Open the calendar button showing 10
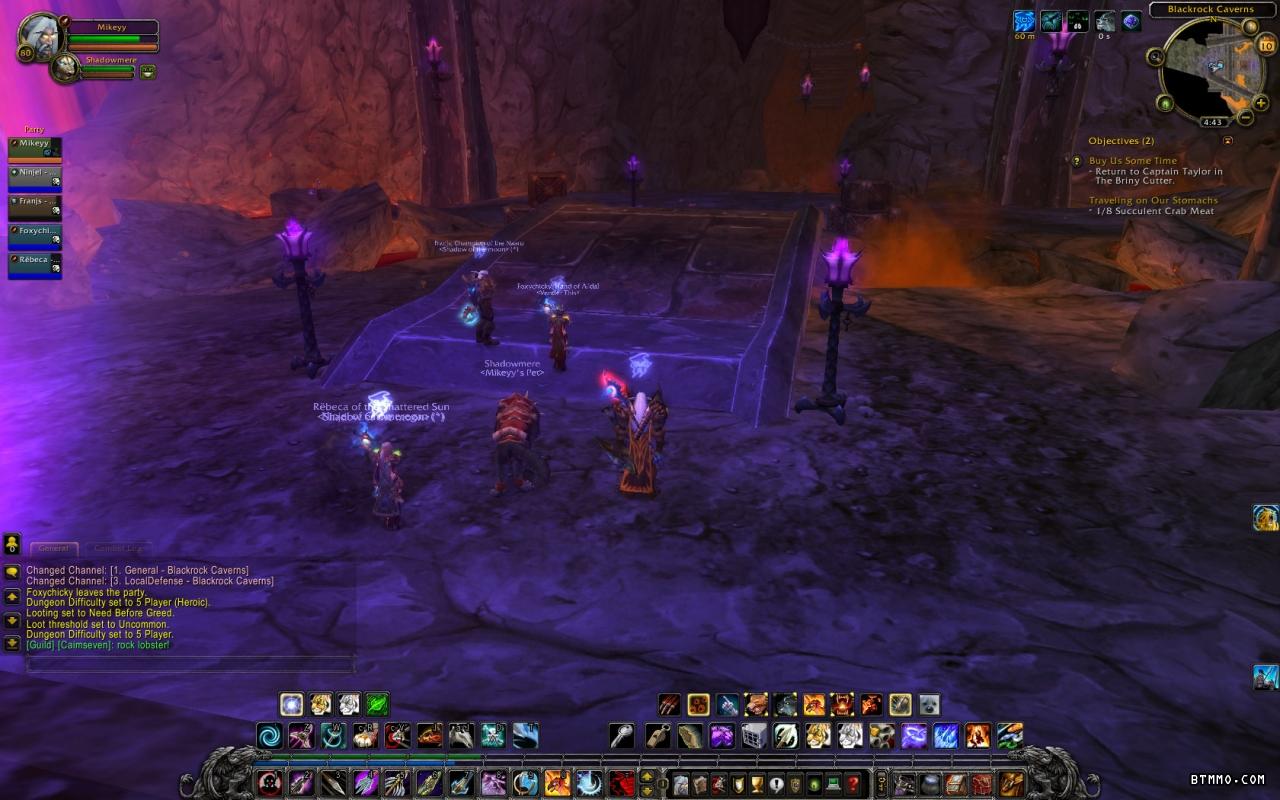Image resolution: width=1280 pixels, height=800 pixels. coord(1266,44)
